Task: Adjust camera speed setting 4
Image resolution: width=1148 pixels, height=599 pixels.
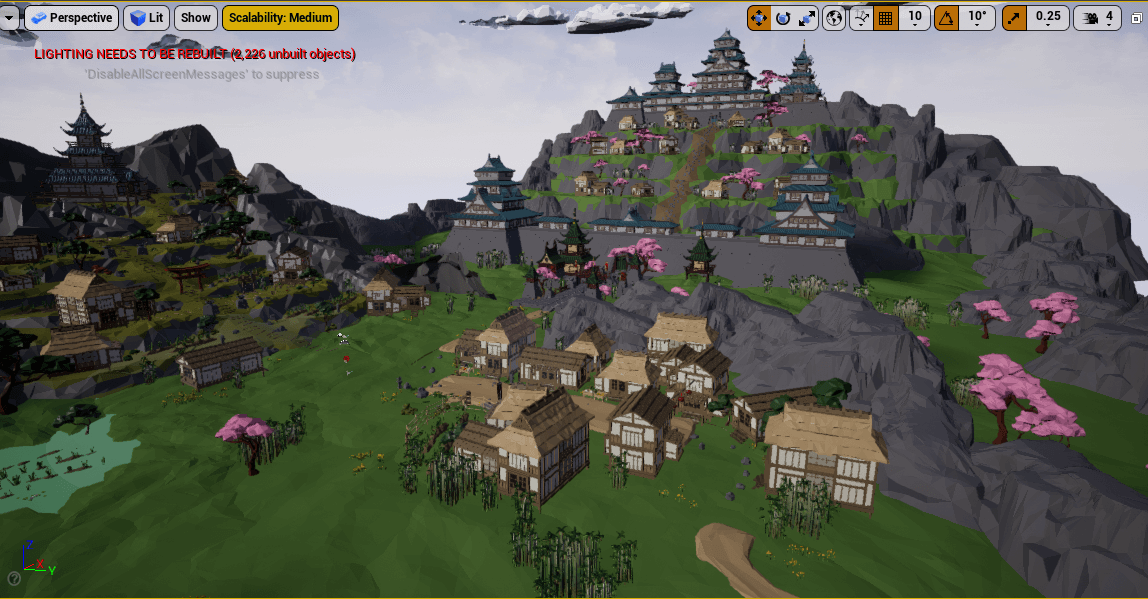Action: 1099,18
